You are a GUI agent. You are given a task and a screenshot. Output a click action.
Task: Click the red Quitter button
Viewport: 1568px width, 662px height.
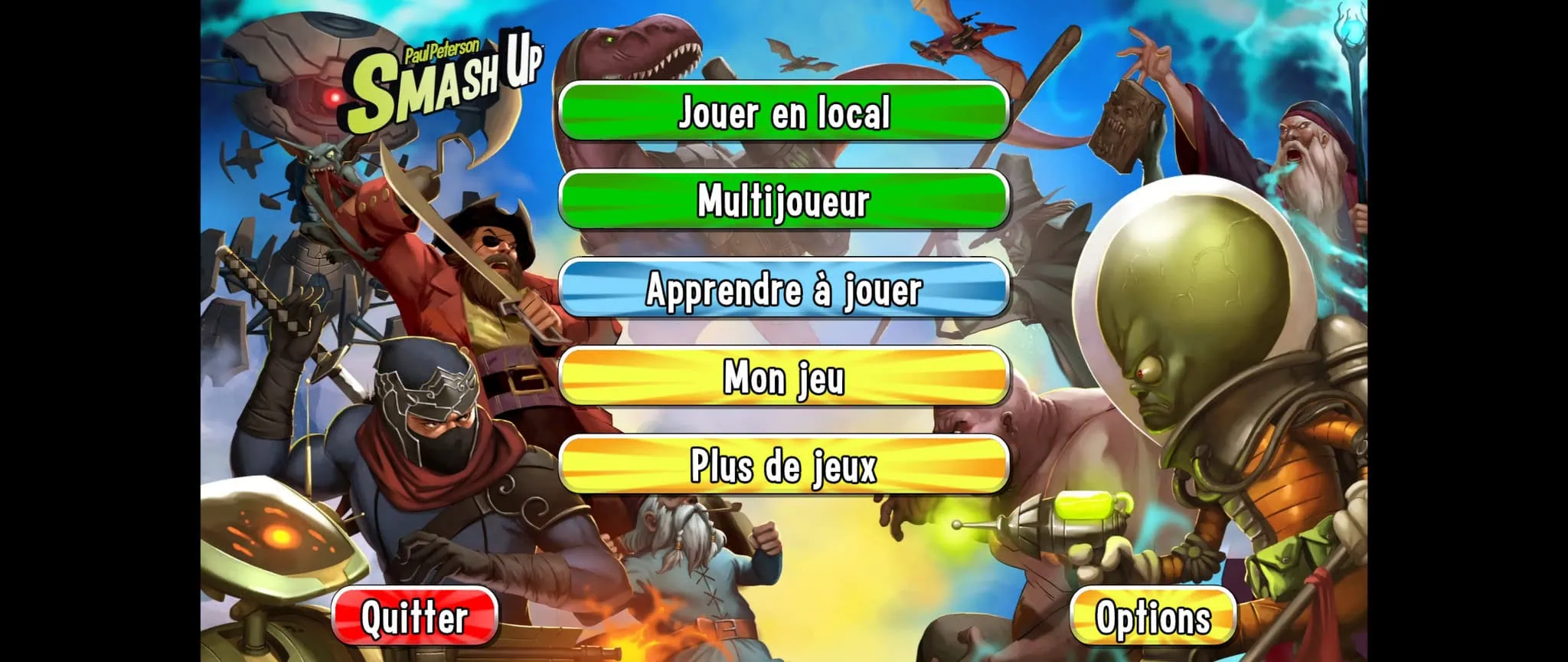[415, 617]
